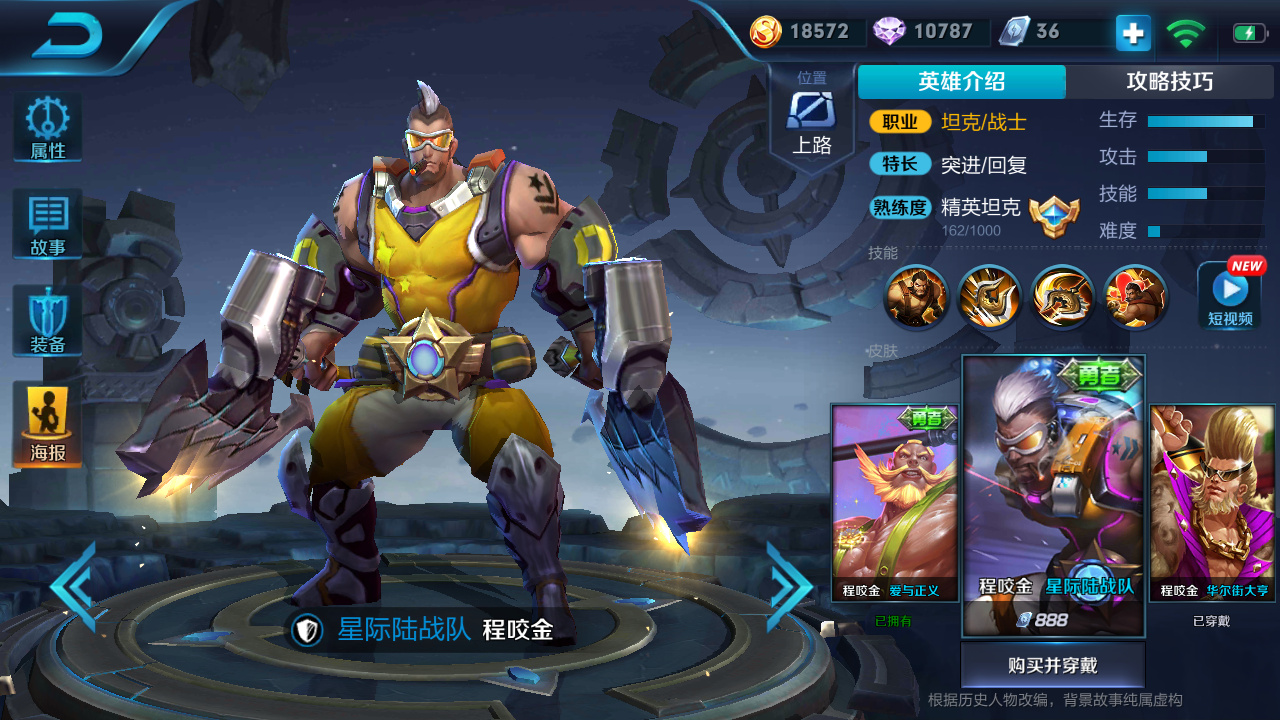View the second skill icon

click(988, 296)
